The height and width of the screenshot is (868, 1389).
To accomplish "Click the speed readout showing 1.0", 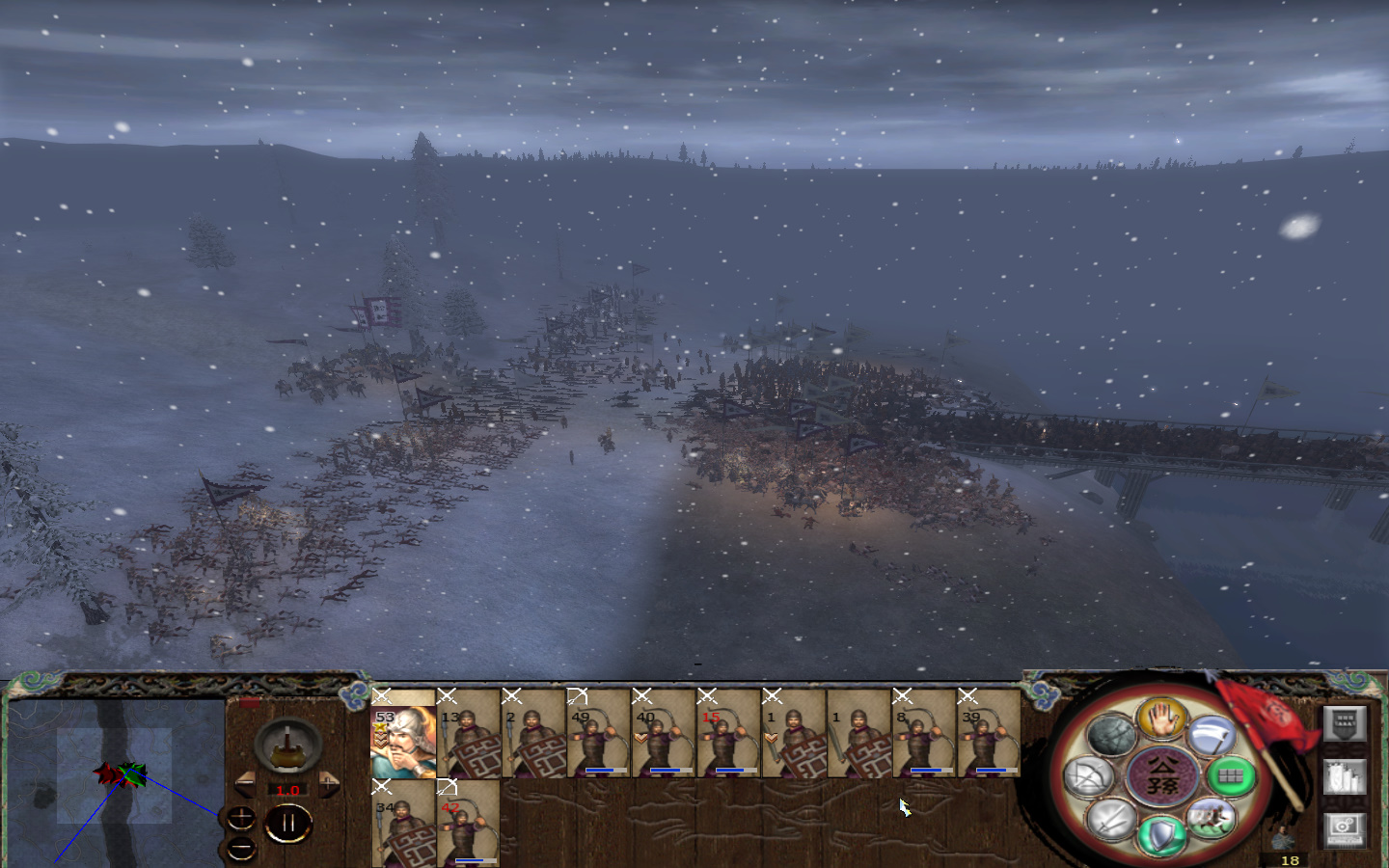I will (288, 790).
